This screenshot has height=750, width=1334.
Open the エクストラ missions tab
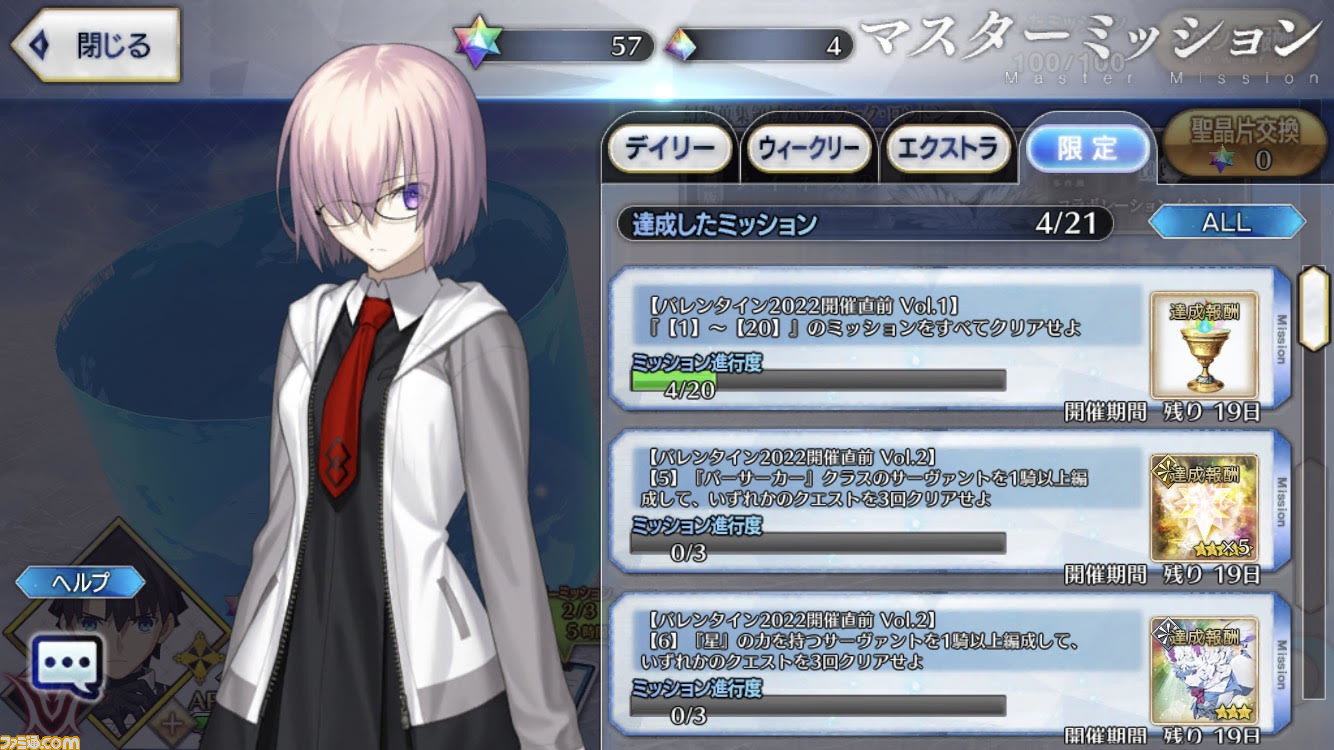[948, 149]
